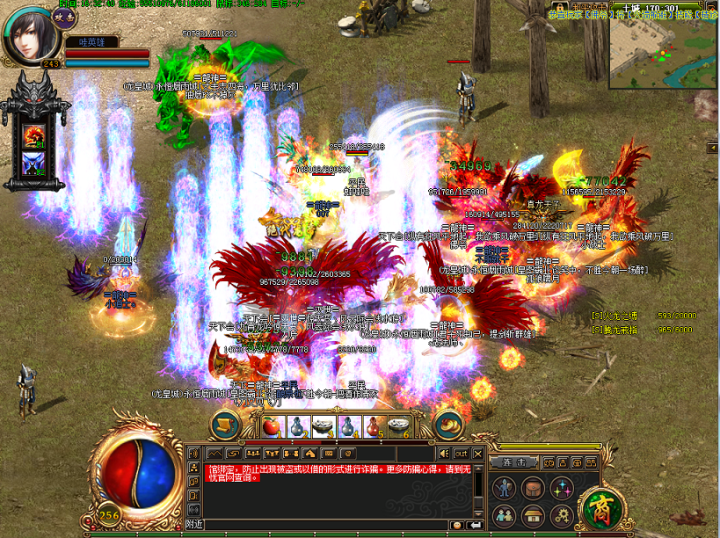Viewport: 720px width, 538px height.
Task: Open the gear settings icon
Action: (561, 514)
